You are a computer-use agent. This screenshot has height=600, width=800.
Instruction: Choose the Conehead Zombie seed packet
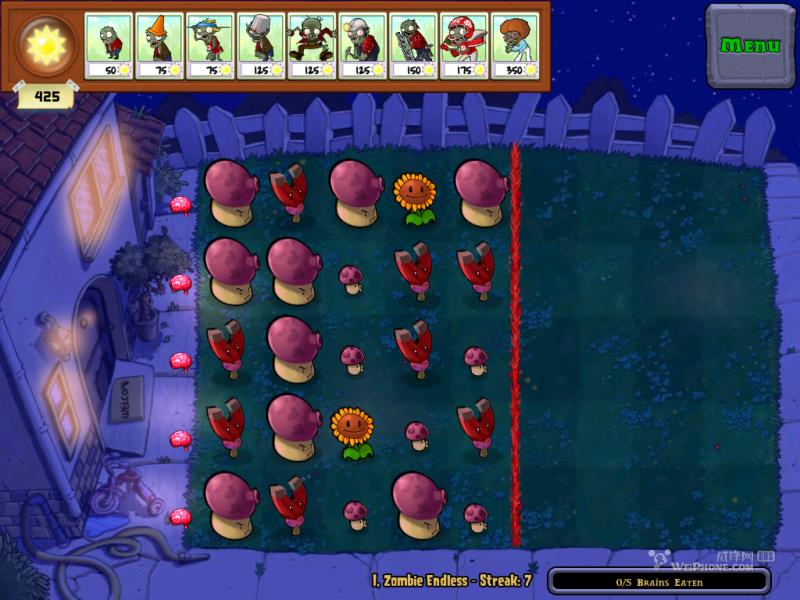pos(160,45)
